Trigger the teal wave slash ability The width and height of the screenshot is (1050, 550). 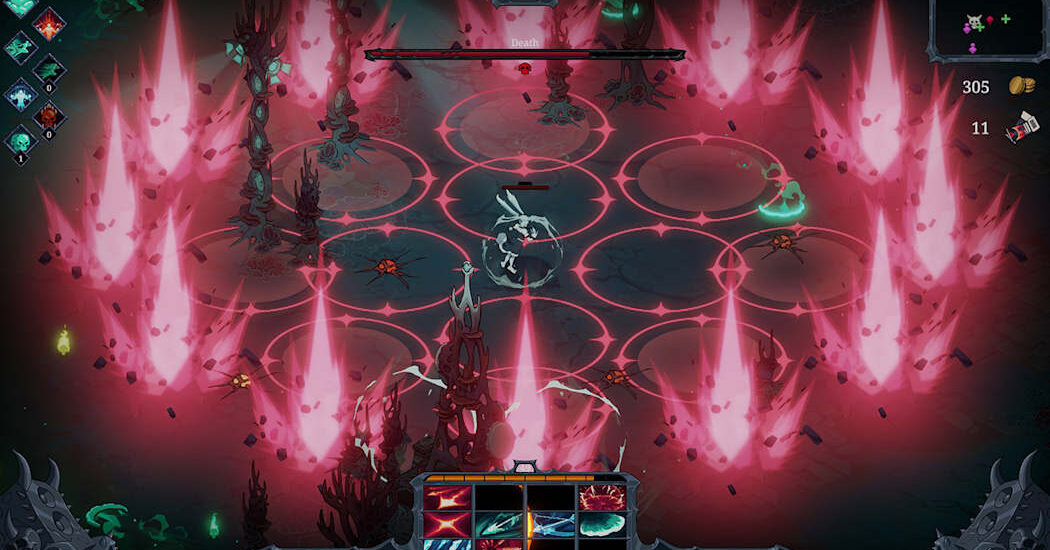[x=601, y=524]
